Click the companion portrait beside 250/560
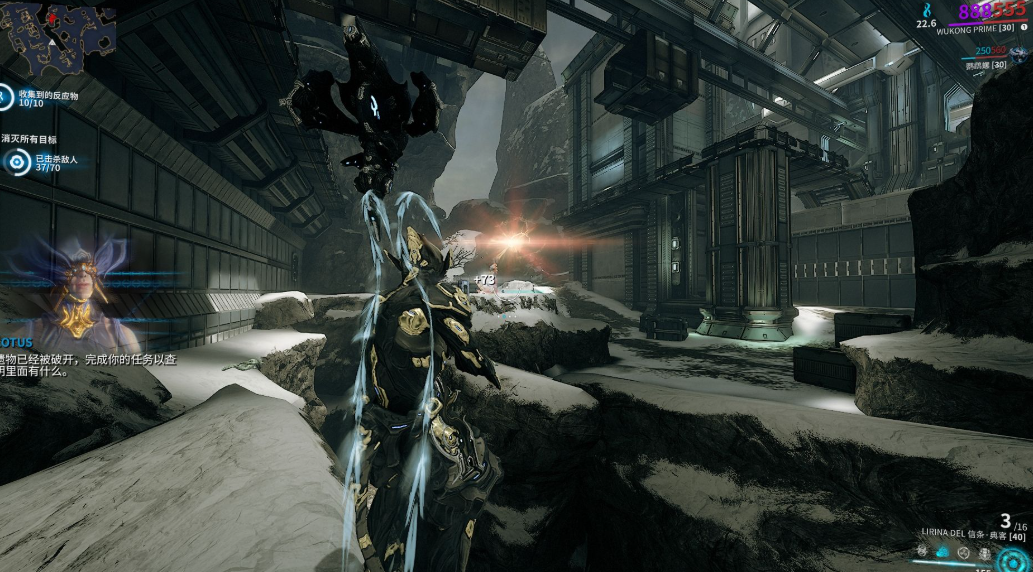The height and width of the screenshot is (572, 1033). tap(1021, 54)
